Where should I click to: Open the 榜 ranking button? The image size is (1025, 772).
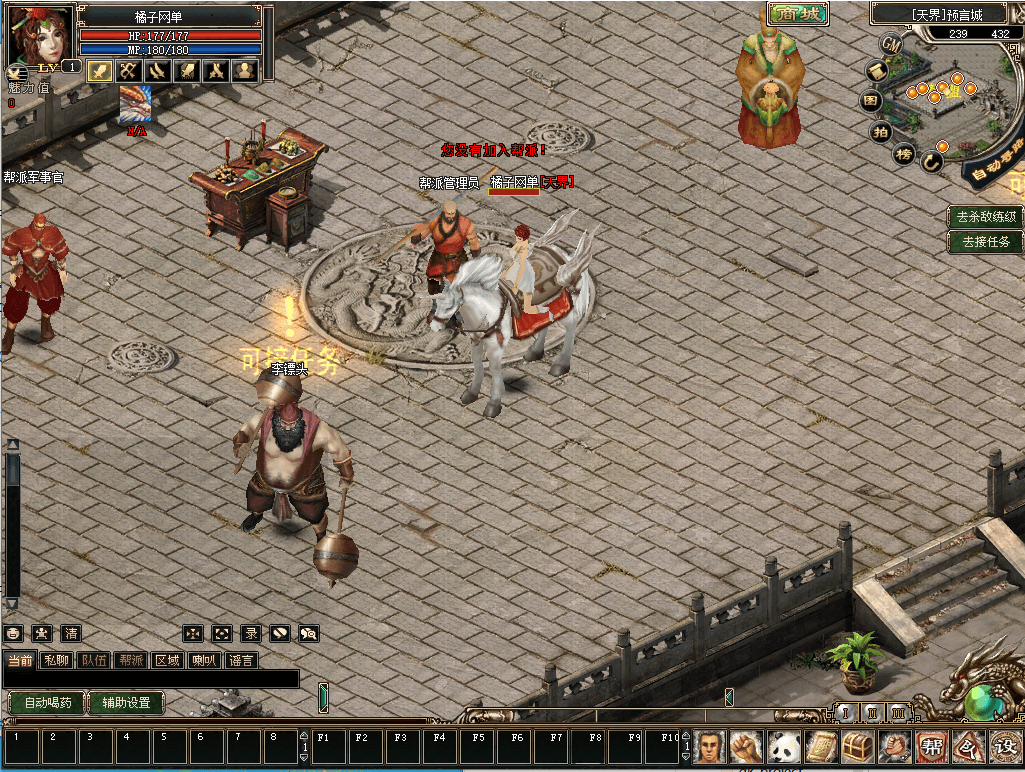coord(903,154)
